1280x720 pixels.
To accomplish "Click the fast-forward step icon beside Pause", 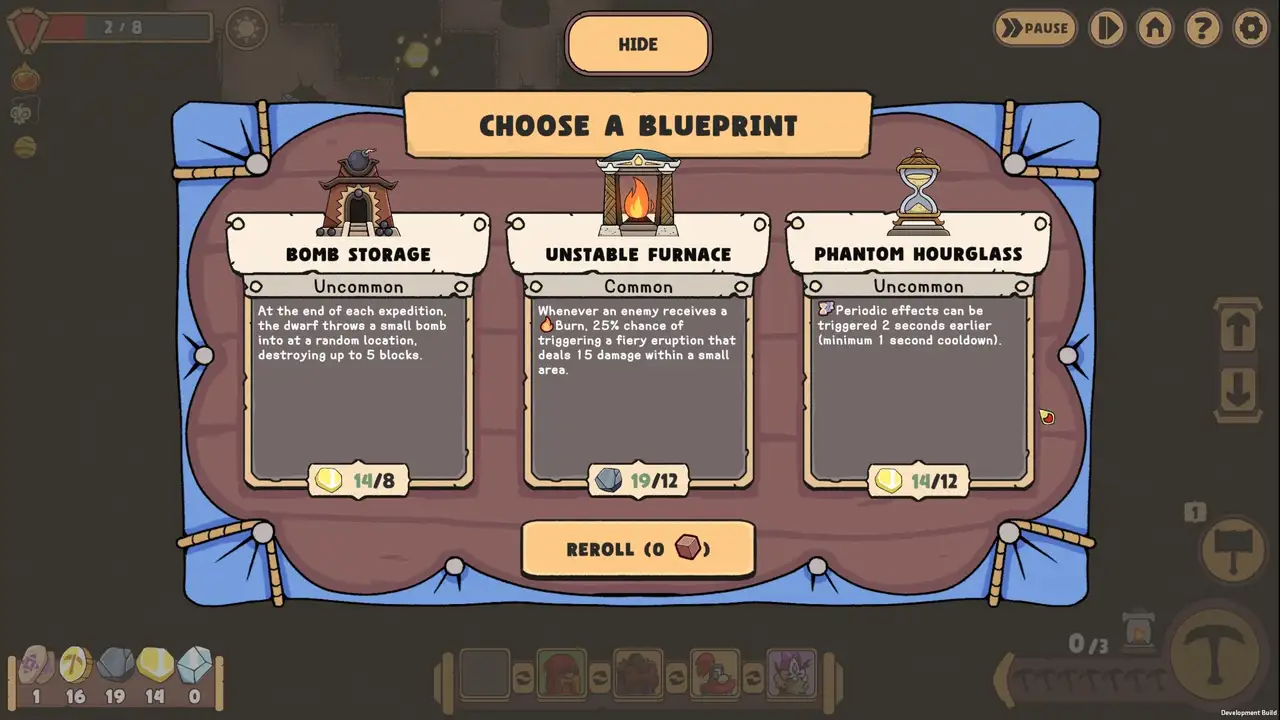I will coord(1107,29).
